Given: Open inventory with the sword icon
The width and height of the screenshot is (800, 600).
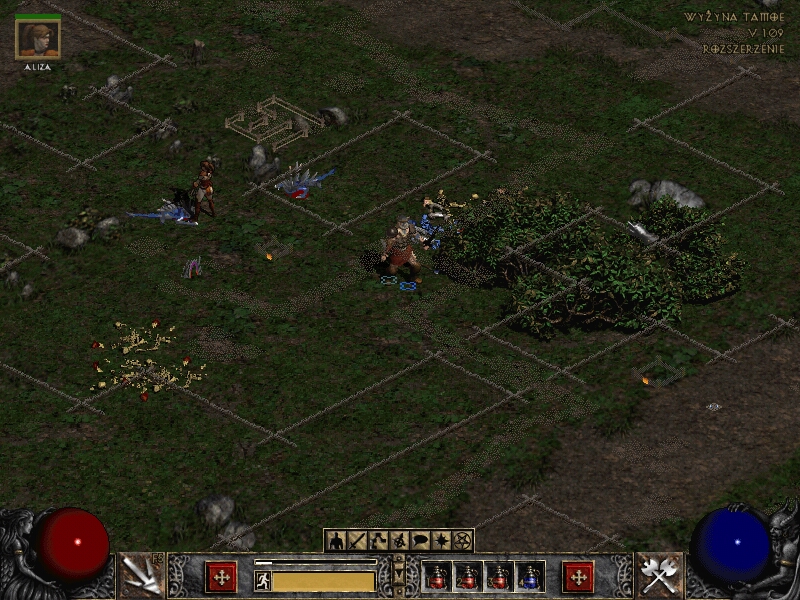Looking at the screenshot, I should point(357,541).
